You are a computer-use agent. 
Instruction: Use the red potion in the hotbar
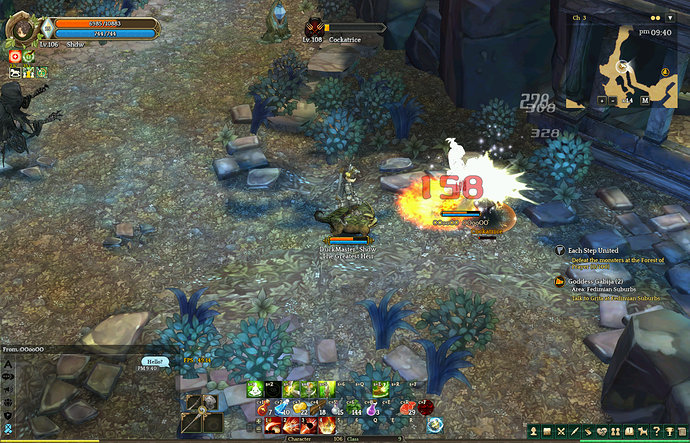(261, 409)
